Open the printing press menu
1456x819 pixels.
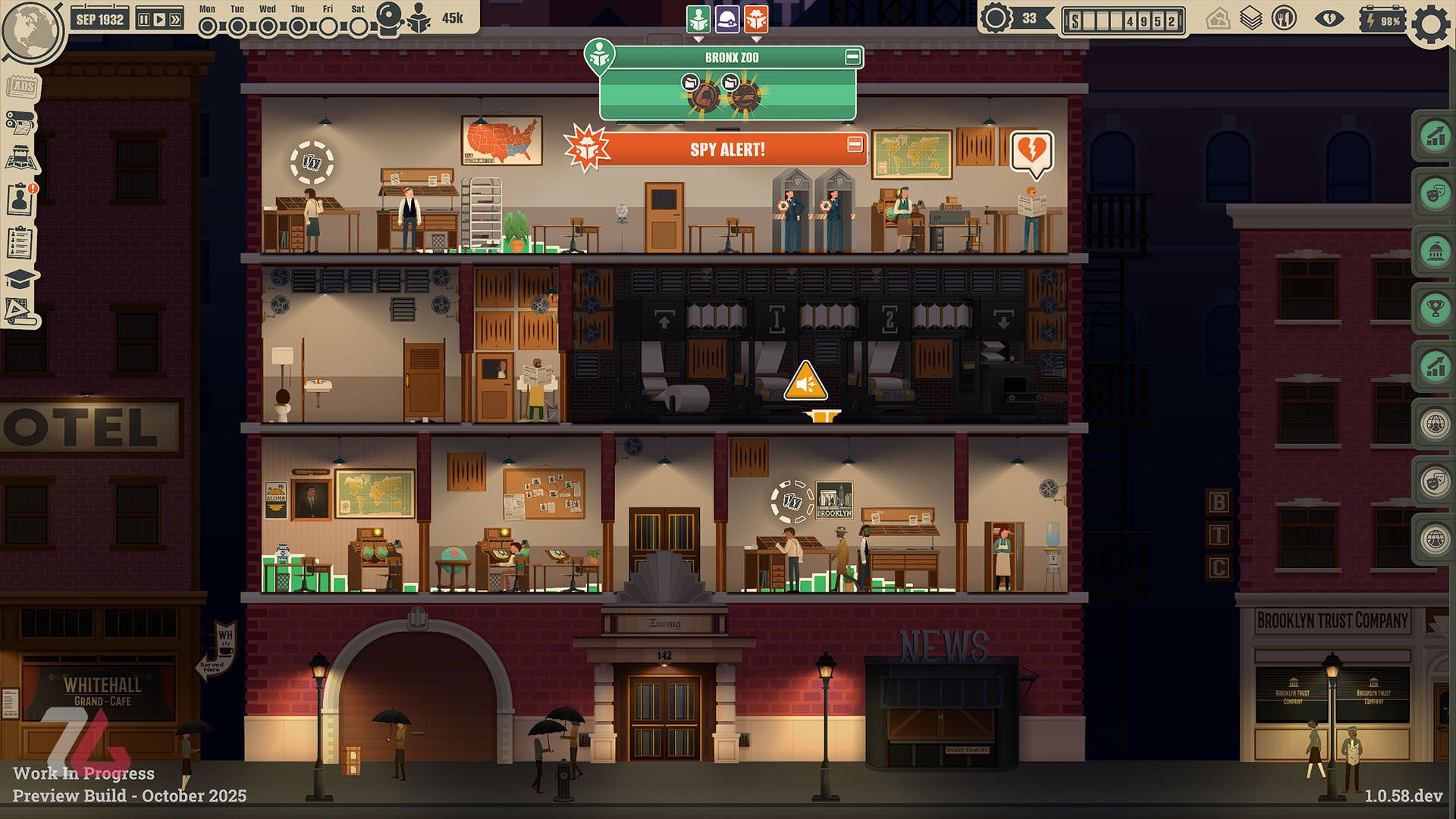point(20,121)
